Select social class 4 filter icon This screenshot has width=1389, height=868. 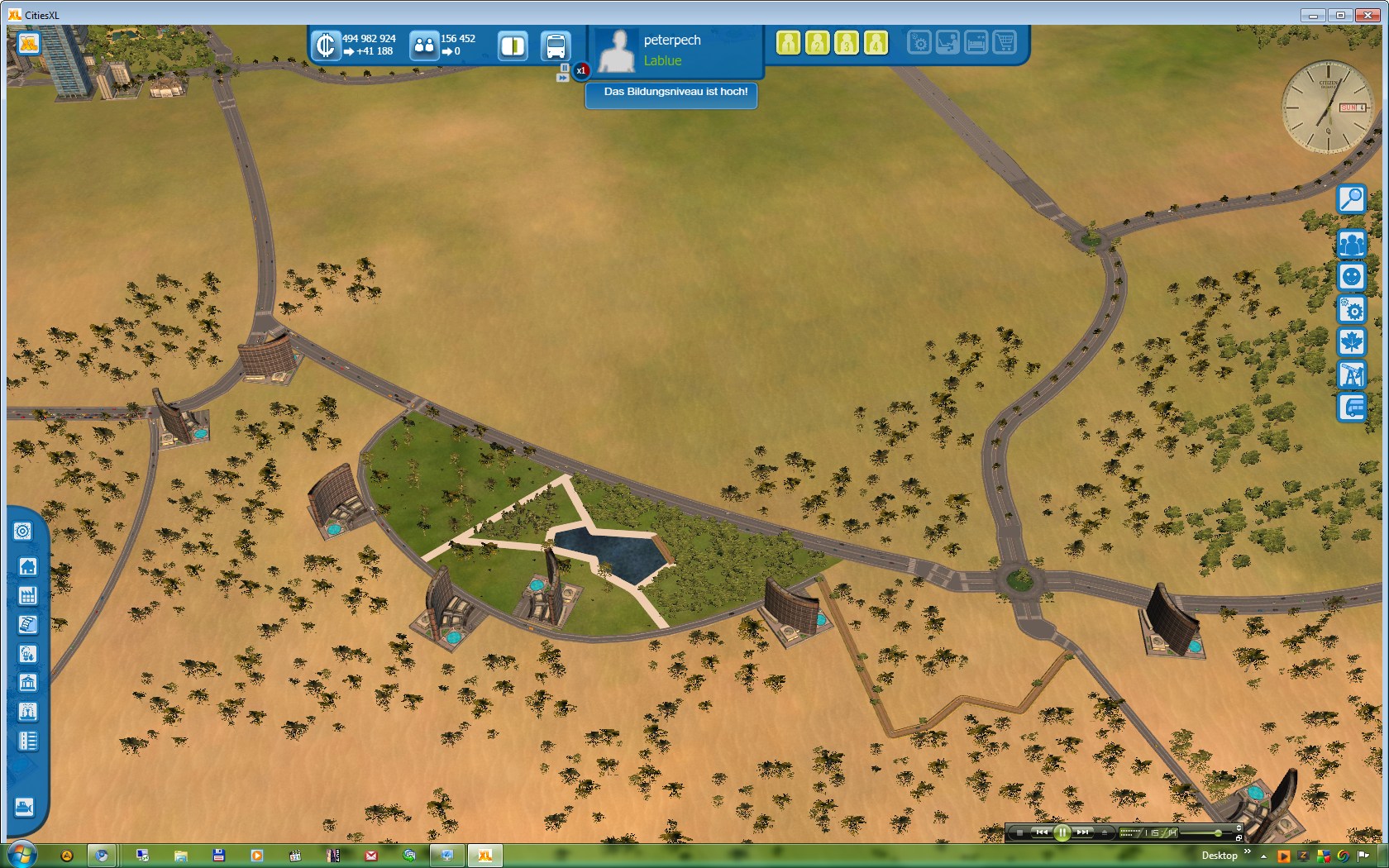pyautogui.click(x=876, y=43)
